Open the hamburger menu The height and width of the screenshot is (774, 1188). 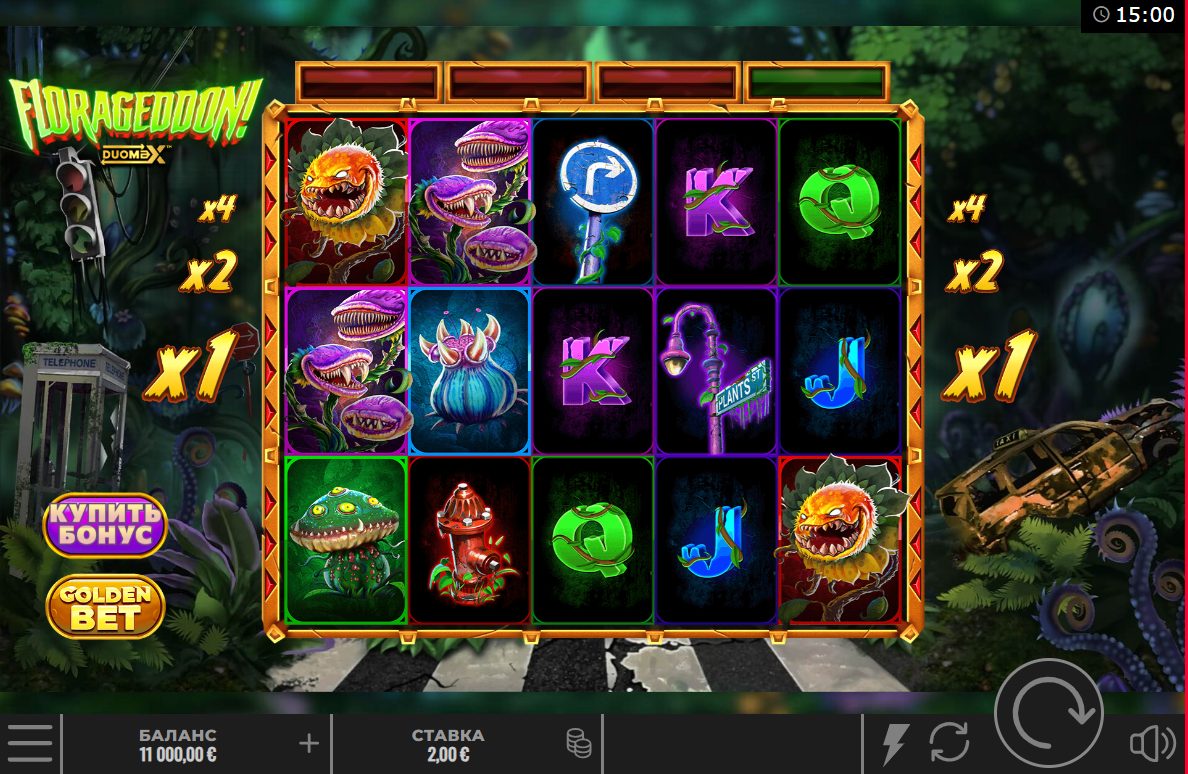click(31, 743)
